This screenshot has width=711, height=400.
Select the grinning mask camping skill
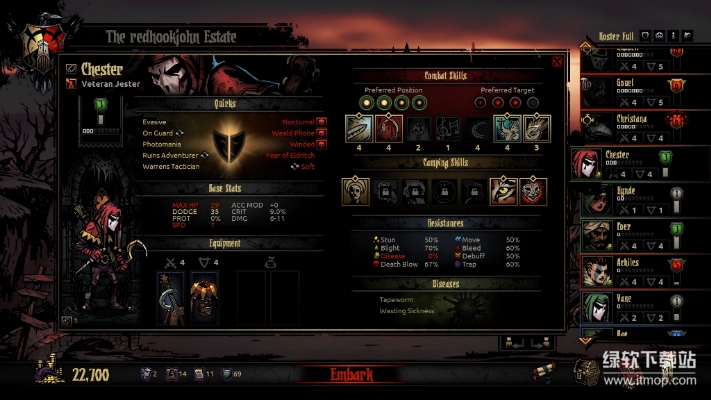pyautogui.click(x=536, y=192)
